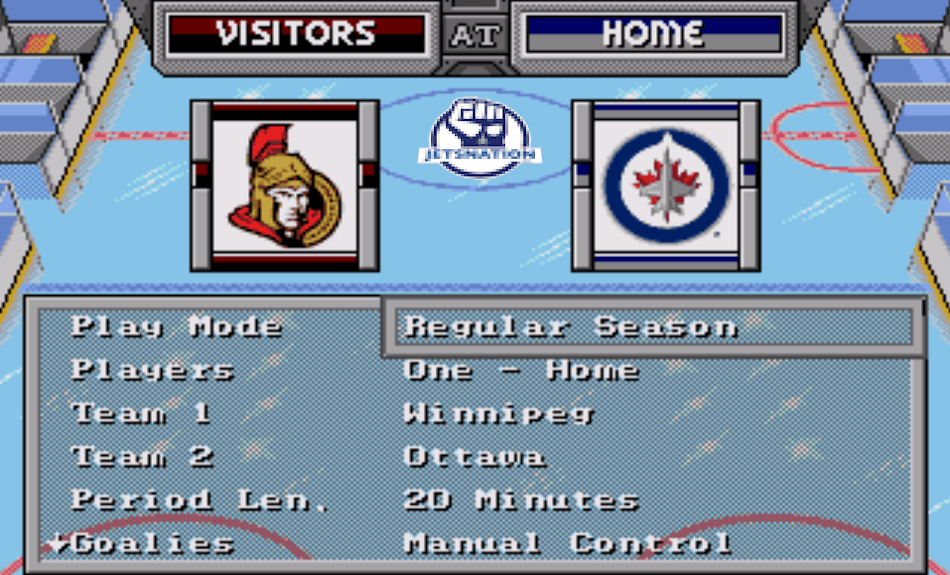Change Team 2 from Ottawa

pyautogui.click(x=474, y=457)
